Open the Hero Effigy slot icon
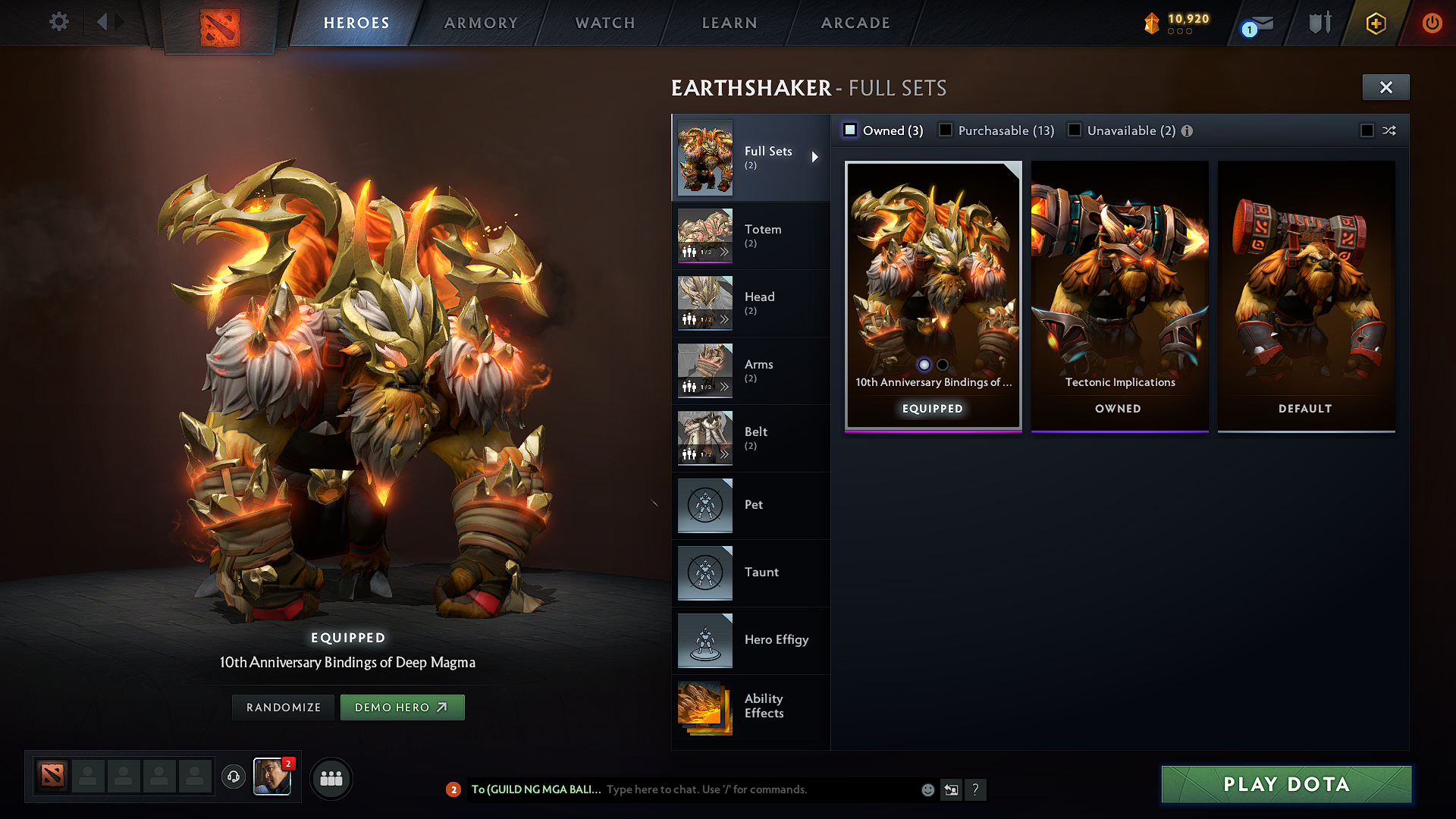 704,640
